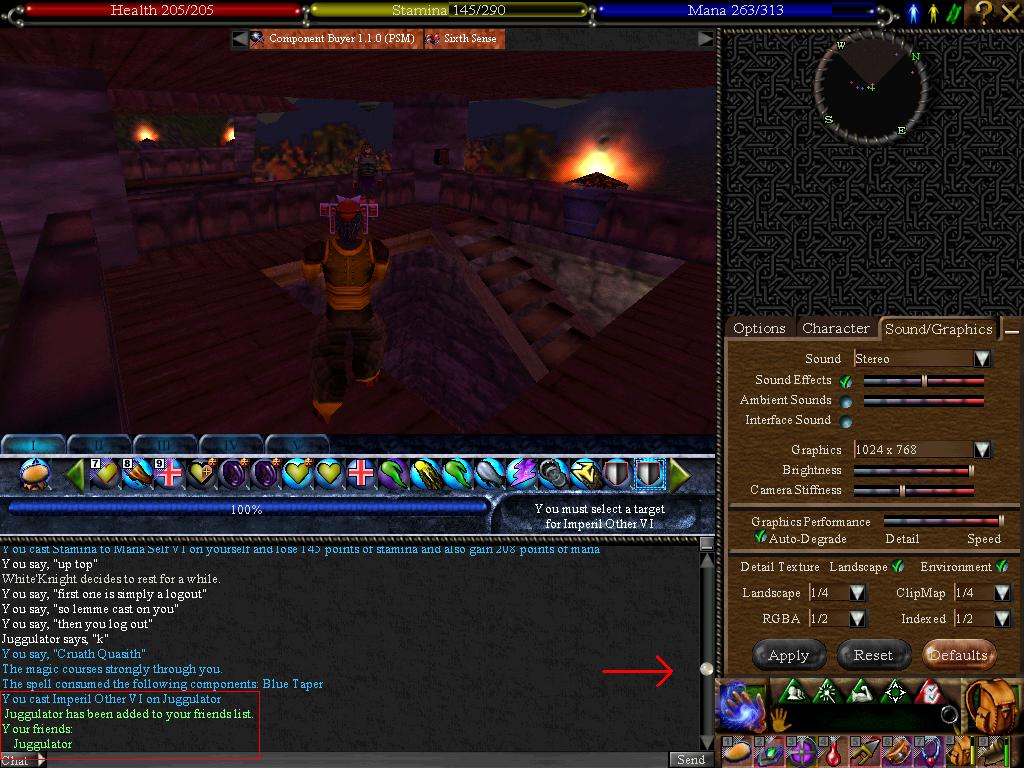Cast the purple lightning bolt spell
Viewport: 1024px width, 768px height.
point(521,473)
